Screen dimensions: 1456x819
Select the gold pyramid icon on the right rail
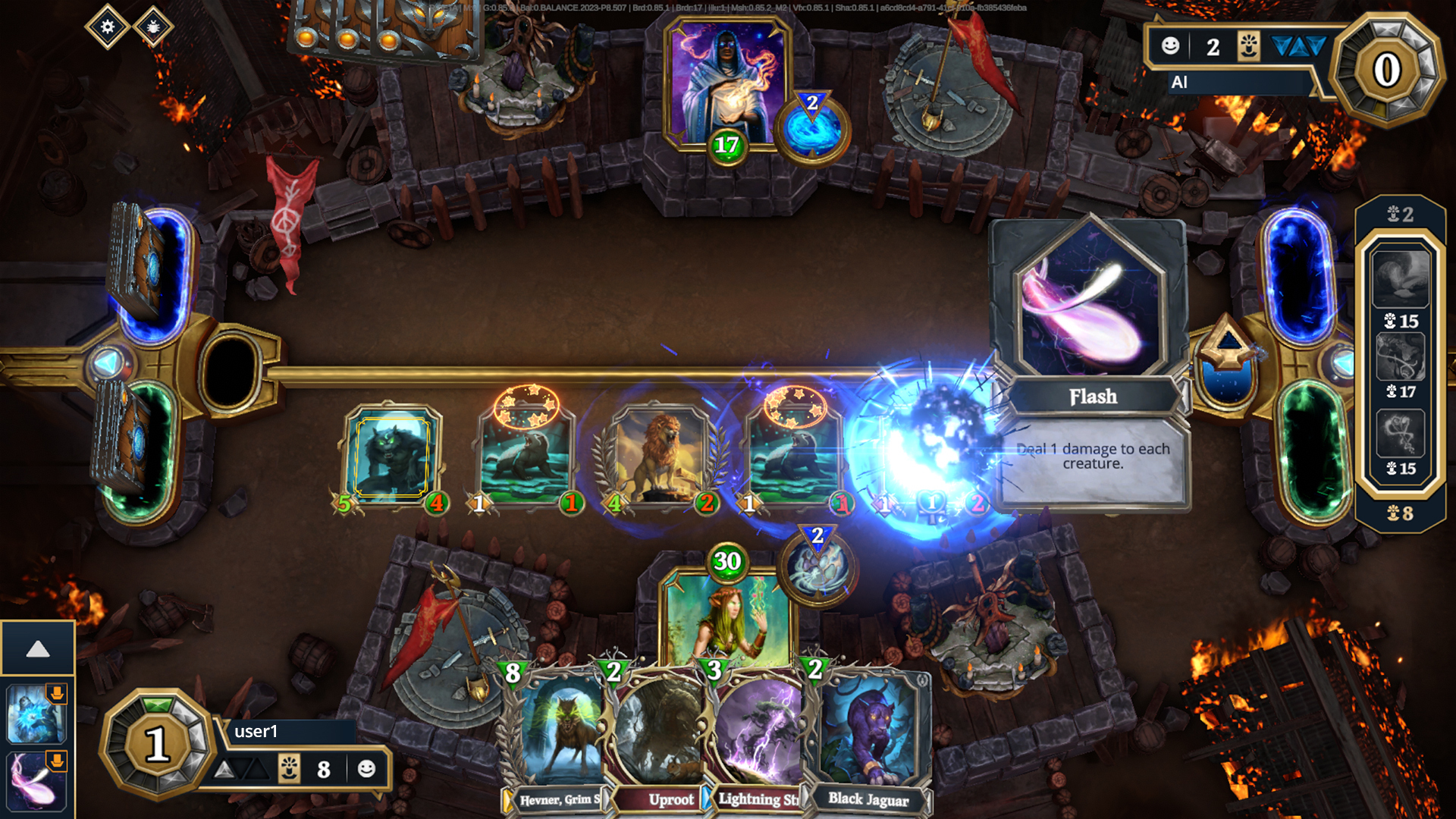1230,340
